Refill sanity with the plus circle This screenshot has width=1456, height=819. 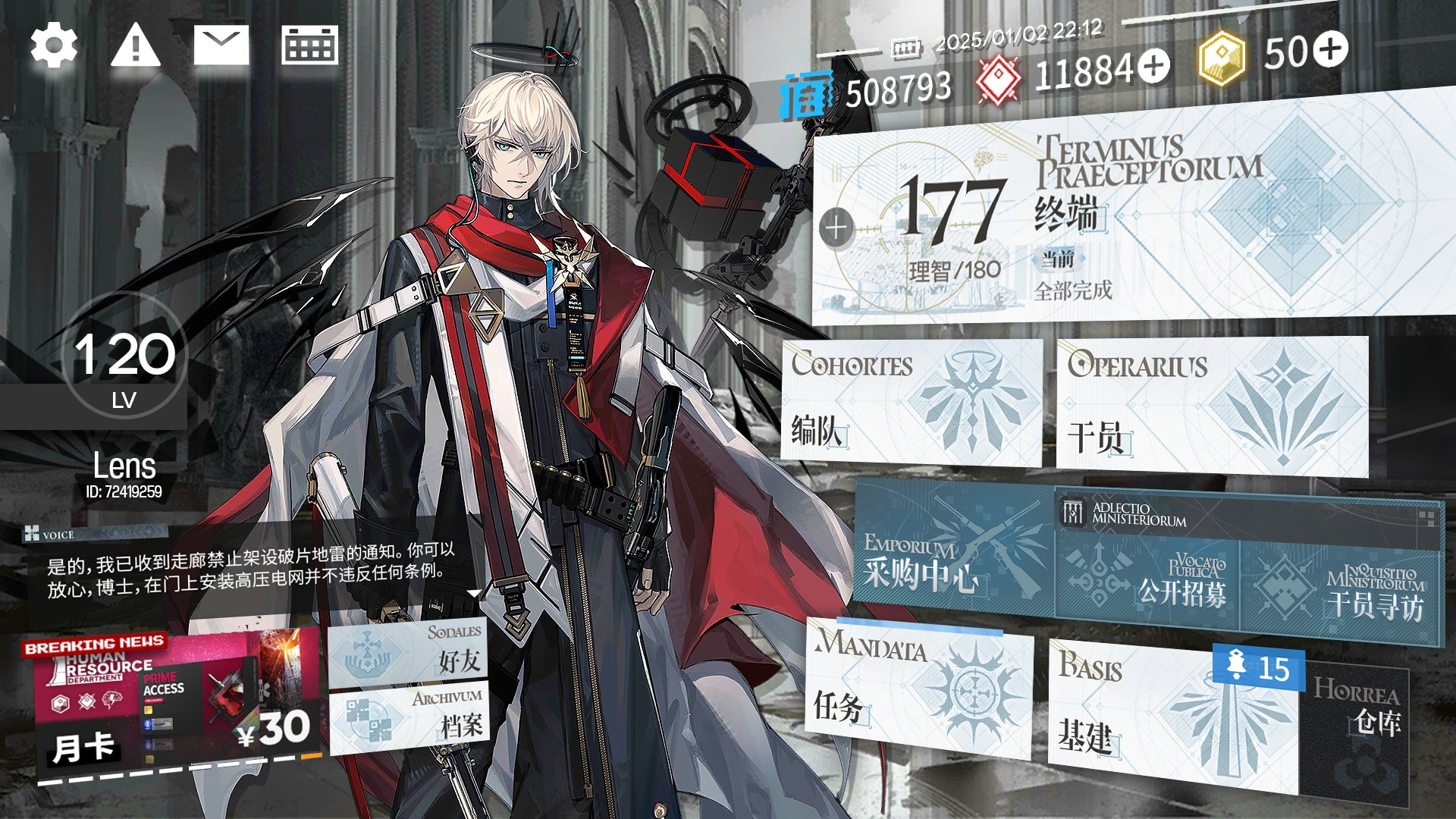[836, 227]
